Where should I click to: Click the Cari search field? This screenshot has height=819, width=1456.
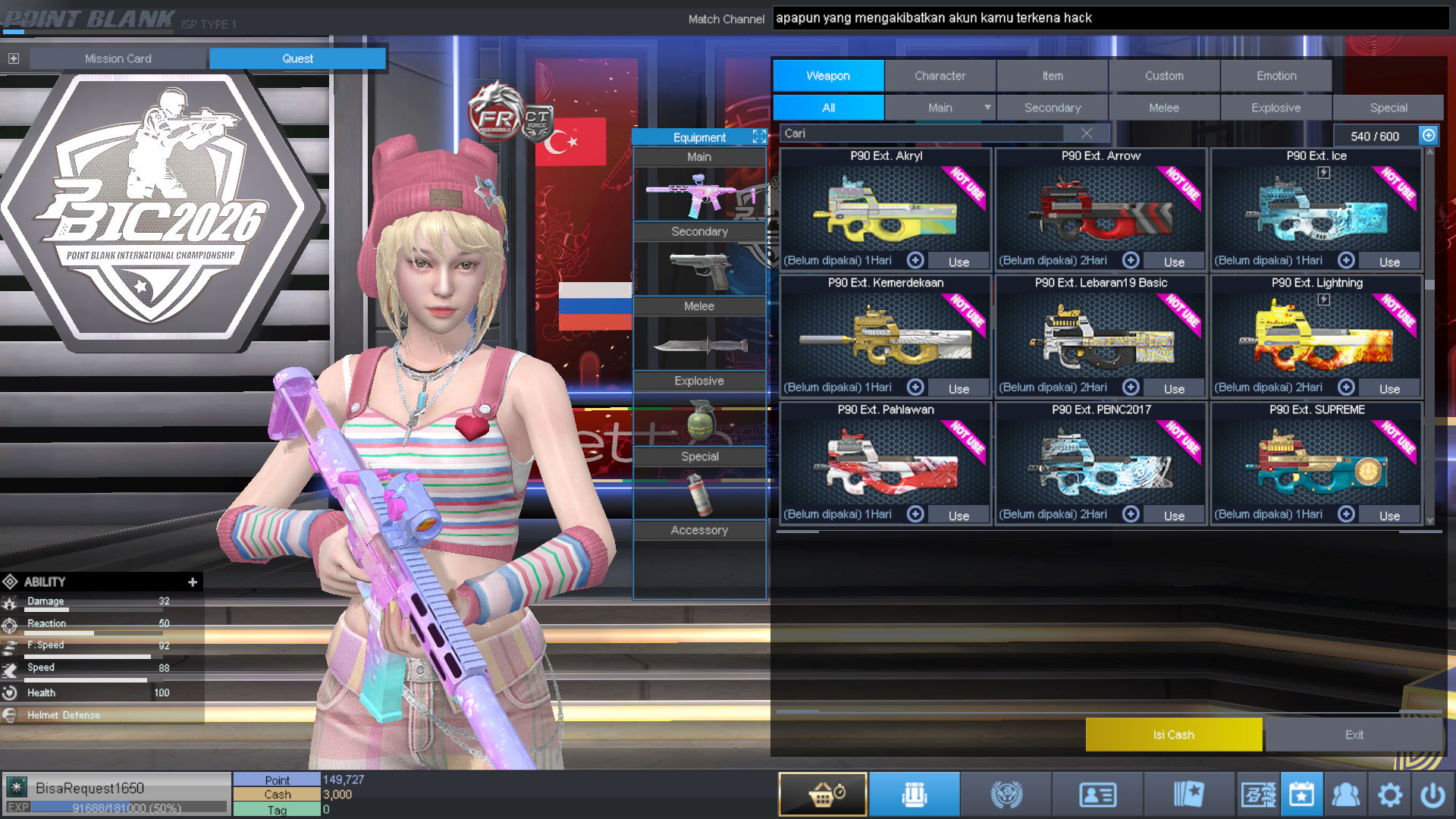[x=921, y=133]
